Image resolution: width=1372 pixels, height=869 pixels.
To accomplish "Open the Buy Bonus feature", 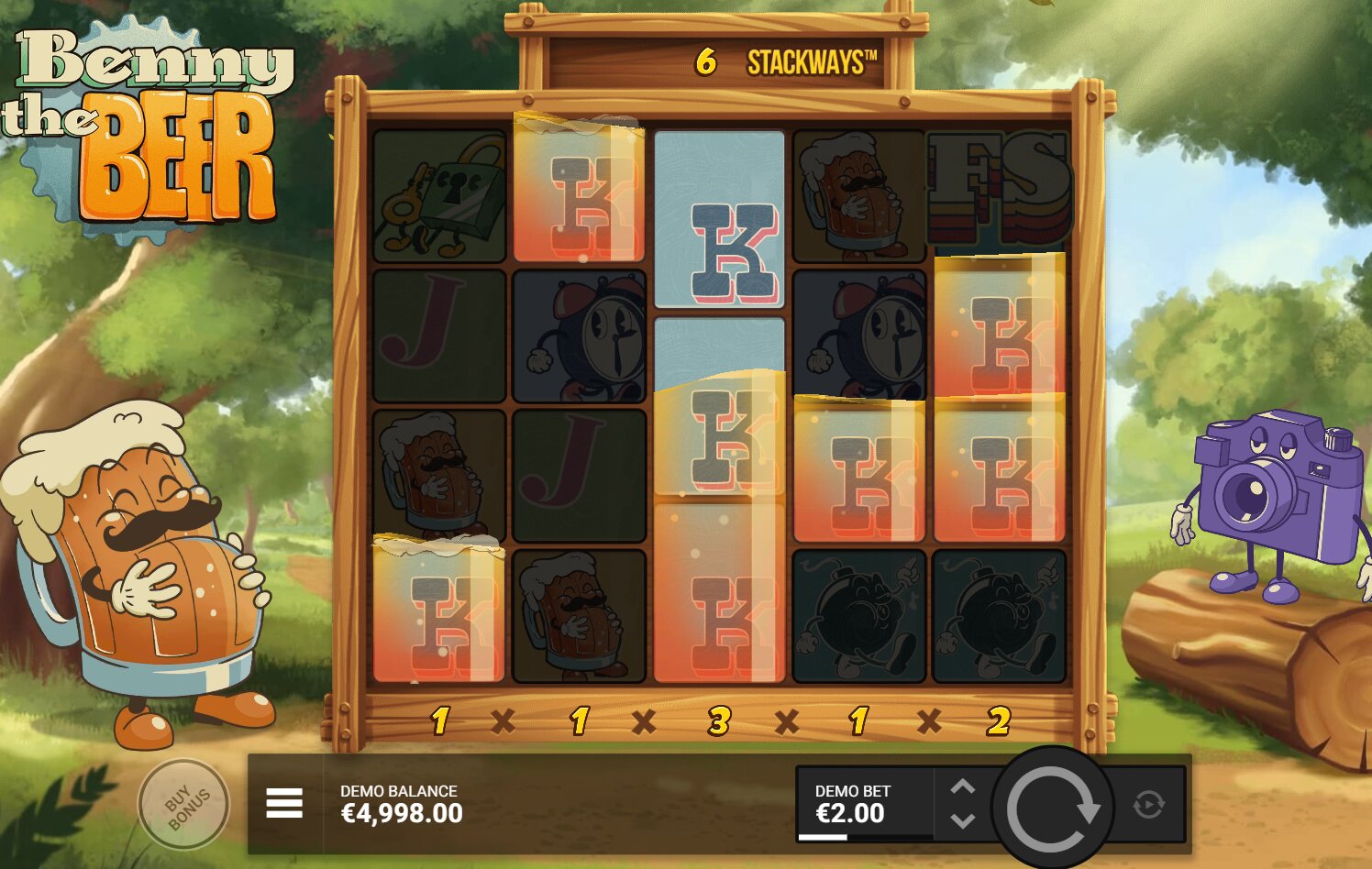I will point(183,805).
